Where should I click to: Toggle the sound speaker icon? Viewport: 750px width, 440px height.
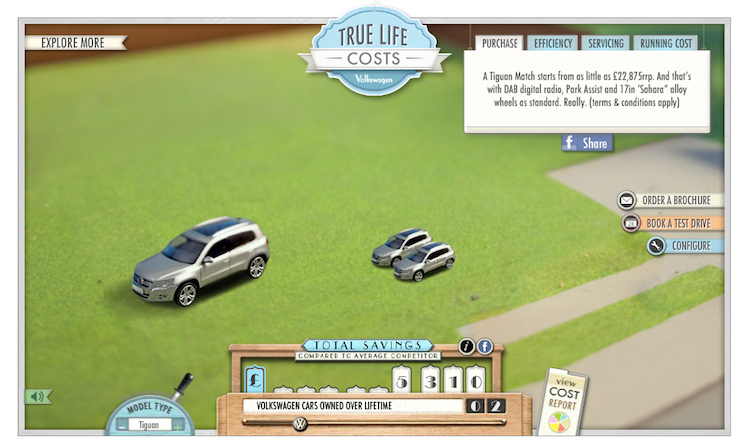pos(38,396)
